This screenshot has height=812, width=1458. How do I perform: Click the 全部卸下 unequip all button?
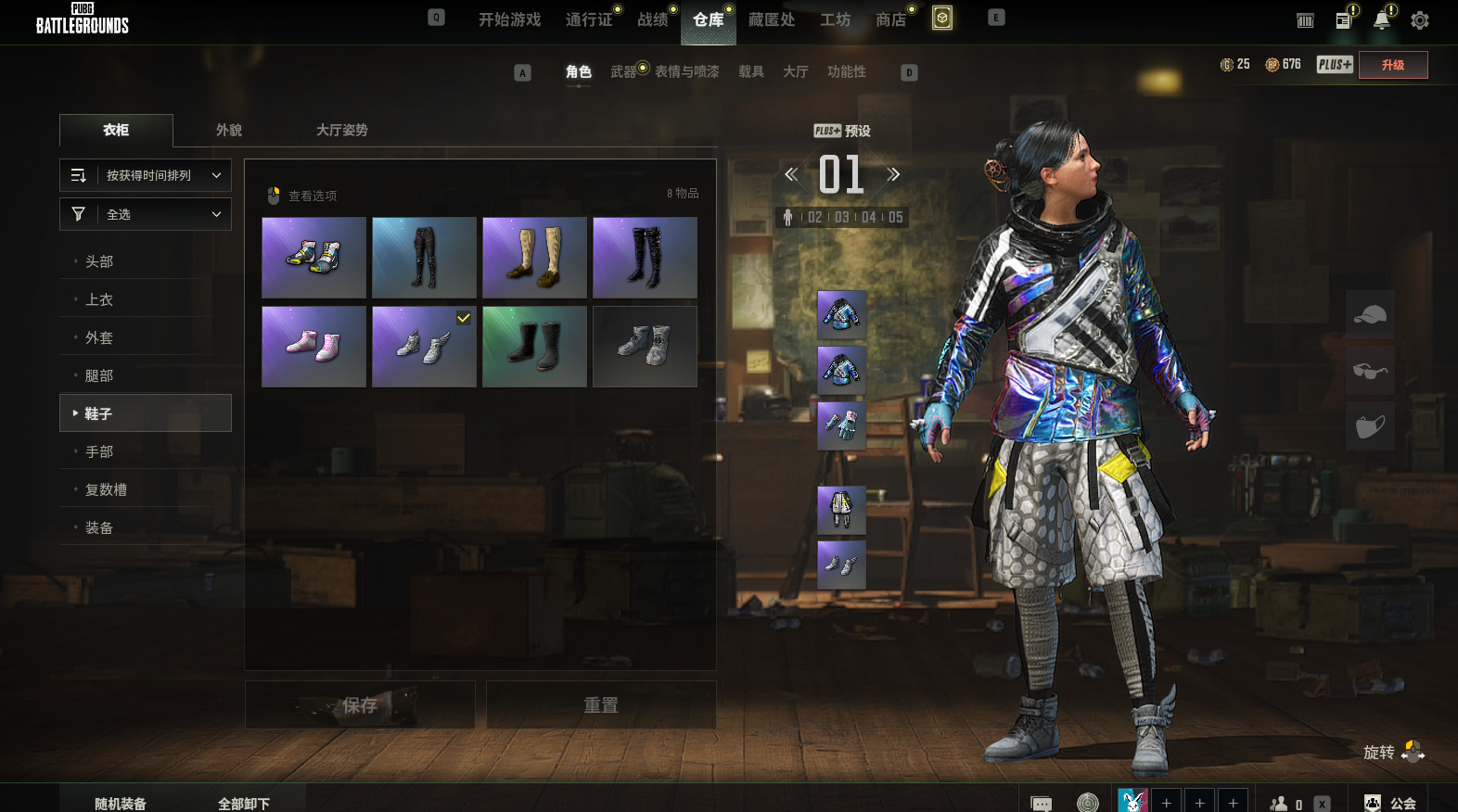pyautogui.click(x=244, y=803)
